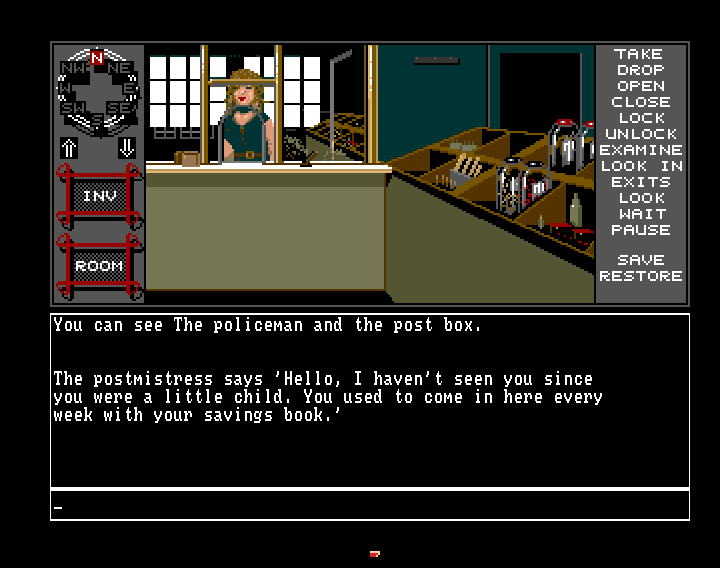
Task: Select the LOCK verb
Action: 640,118
